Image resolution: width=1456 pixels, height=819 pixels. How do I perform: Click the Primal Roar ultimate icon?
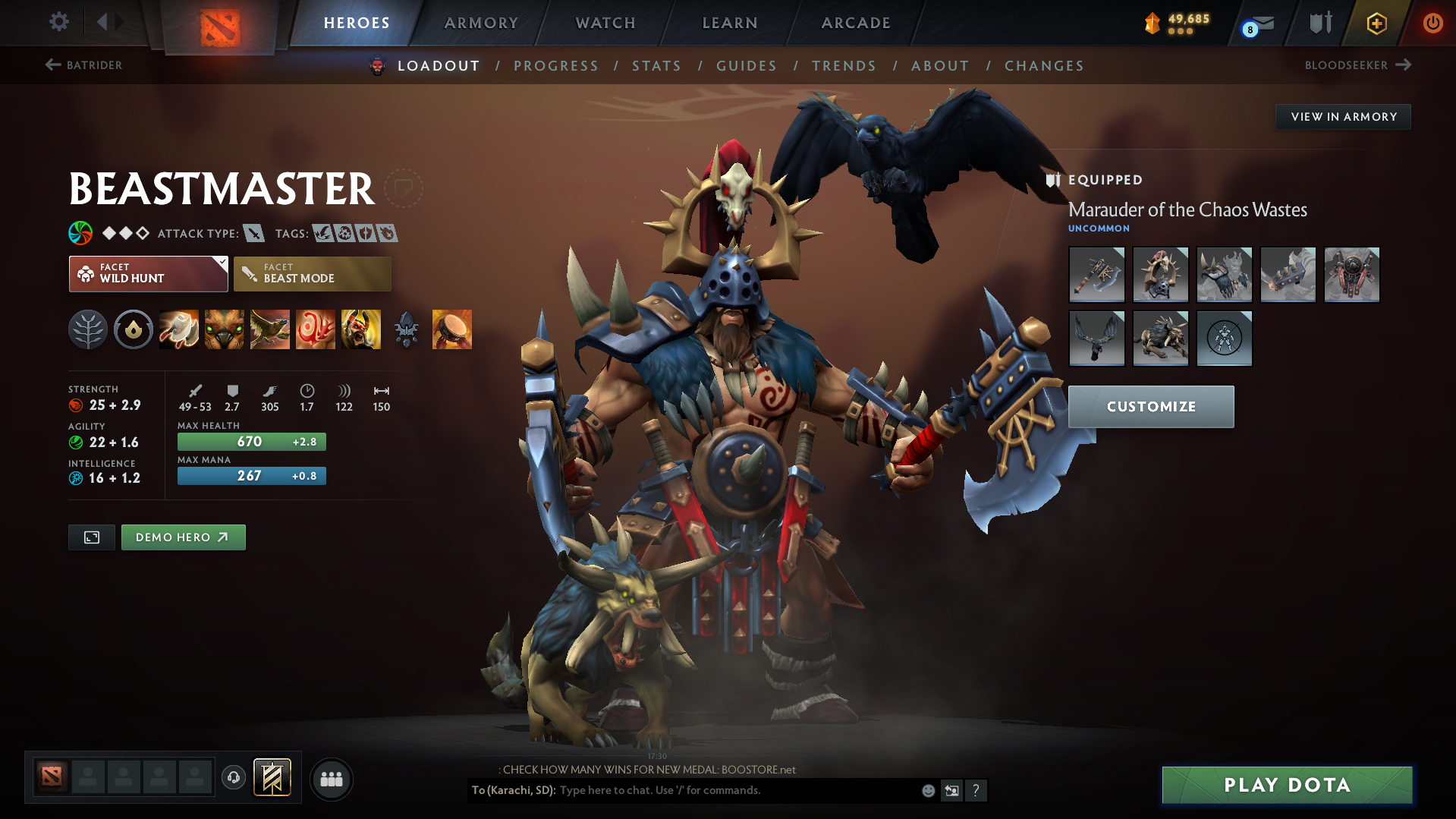point(361,329)
